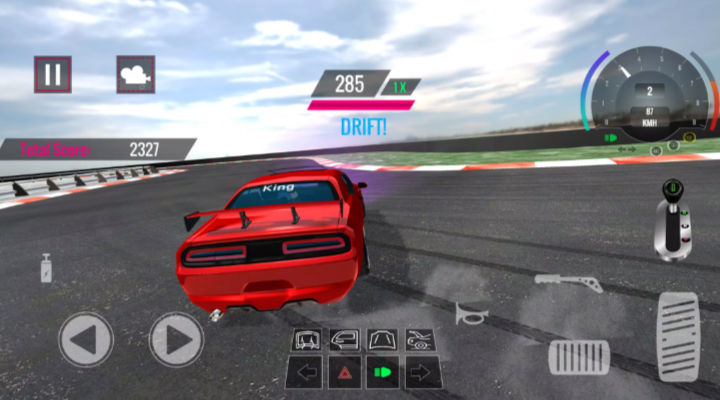Open the car hood
The height and width of the screenshot is (400, 720).
[x=382, y=340]
